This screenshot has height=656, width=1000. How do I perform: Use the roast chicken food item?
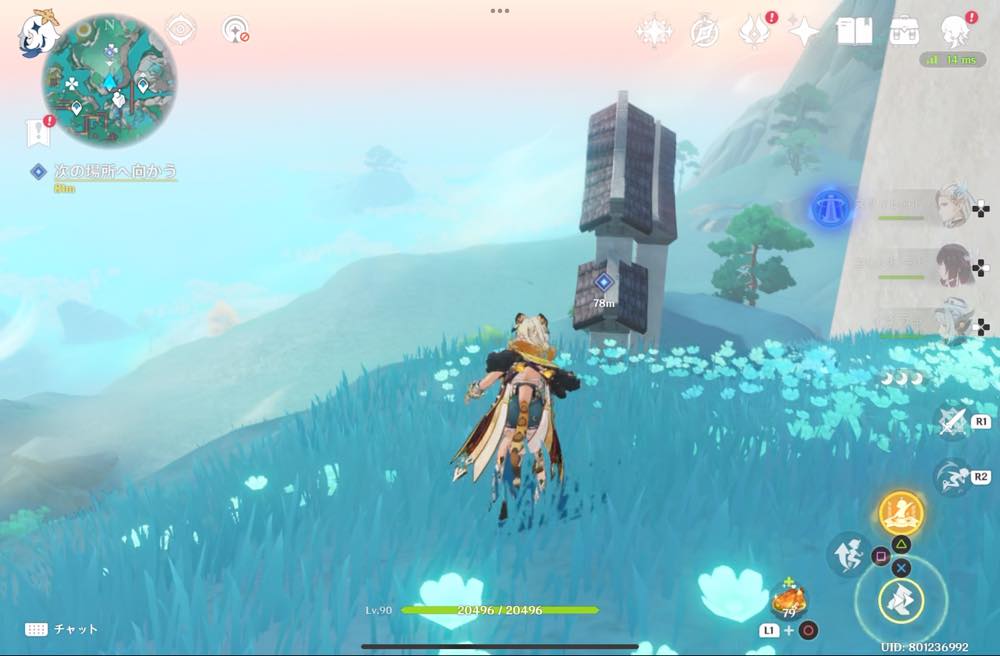click(789, 601)
